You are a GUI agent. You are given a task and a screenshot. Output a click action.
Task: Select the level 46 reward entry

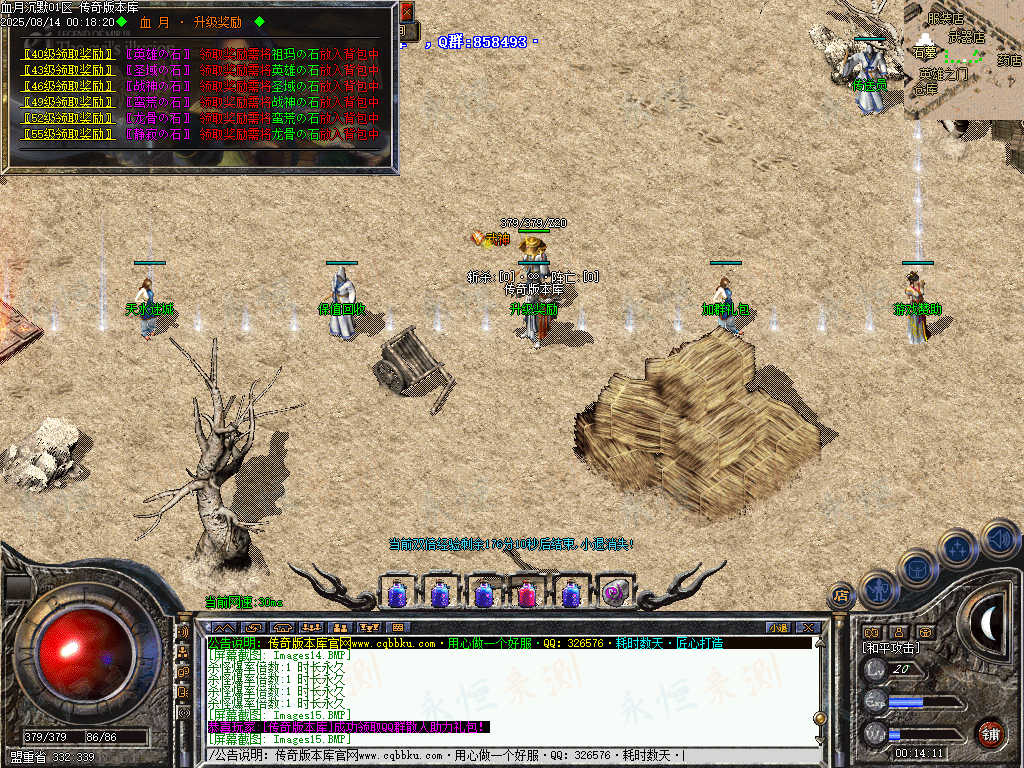67,86
